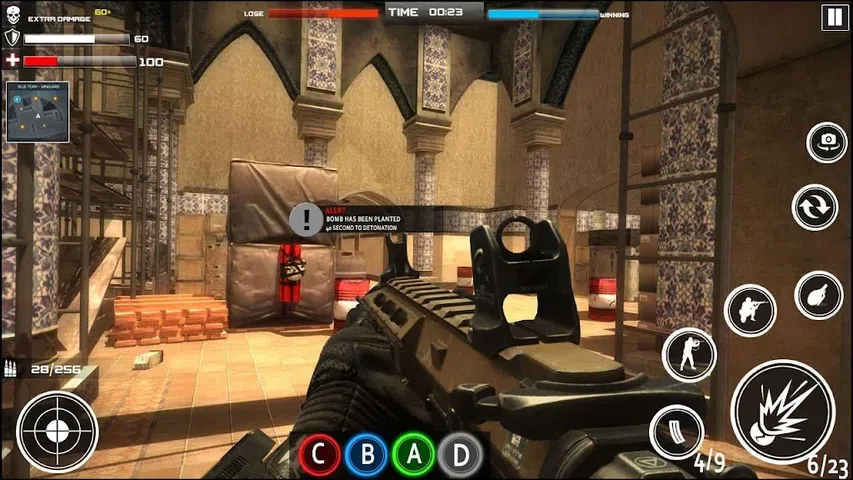The width and height of the screenshot is (853, 480).
Task: Fire the weapon with the large explosion button
Action: point(782,412)
